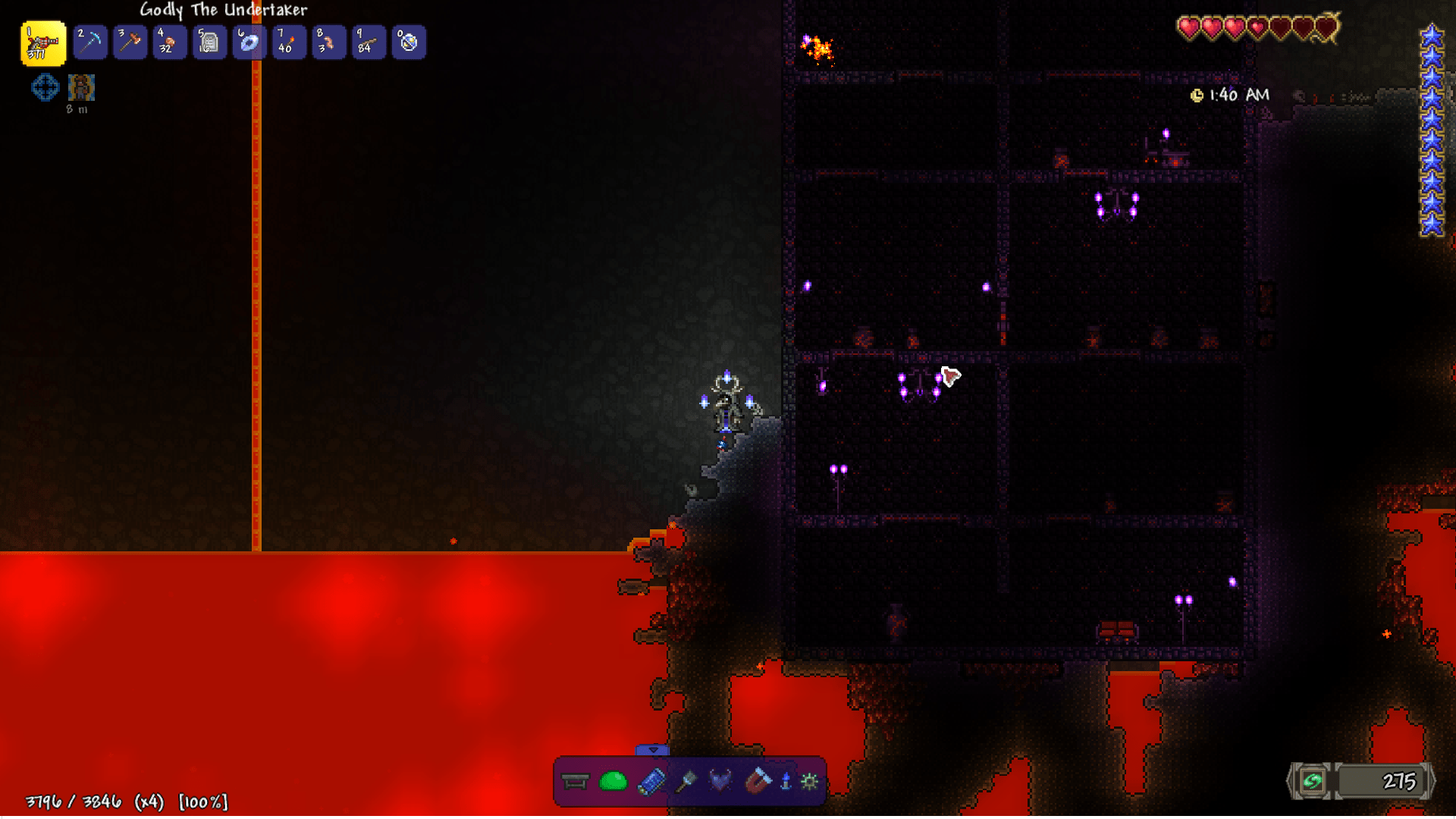The width and height of the screenshot is (1456, 819).
Task: Click the player marker labeled 8 m
Action: coord(80,87)
